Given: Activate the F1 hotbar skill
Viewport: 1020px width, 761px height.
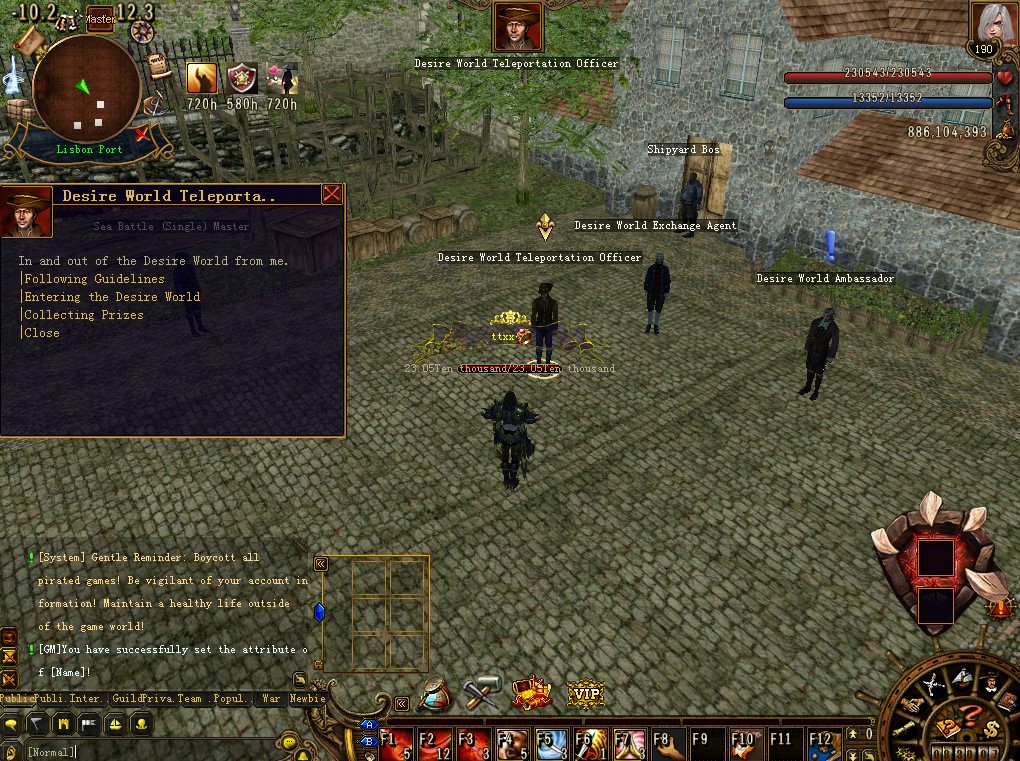Looking at the screenshot, I should tap(396, 744).
